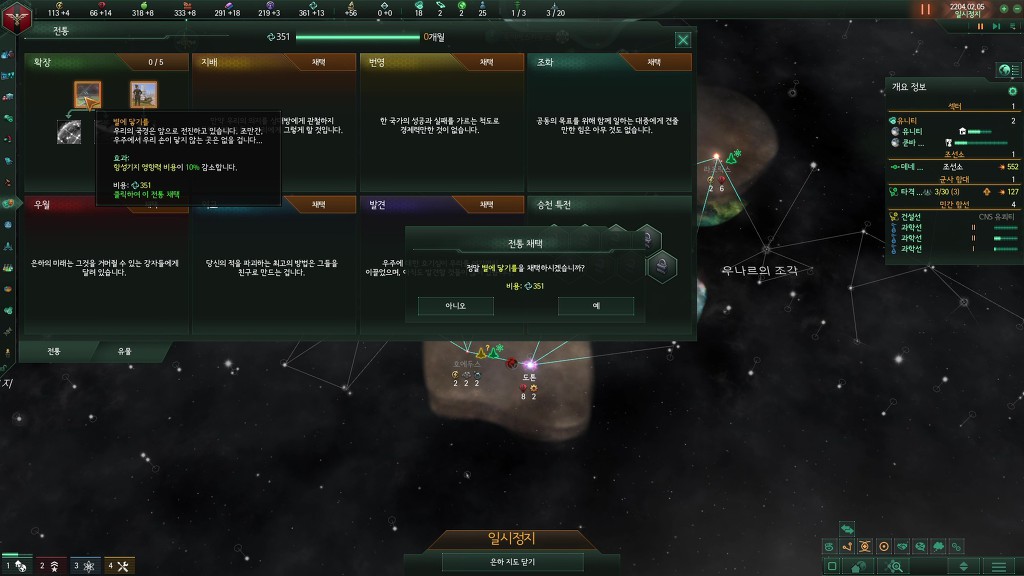Select the 전통 tab
This screenshot has height=576, width=1024.
(55, 352)
